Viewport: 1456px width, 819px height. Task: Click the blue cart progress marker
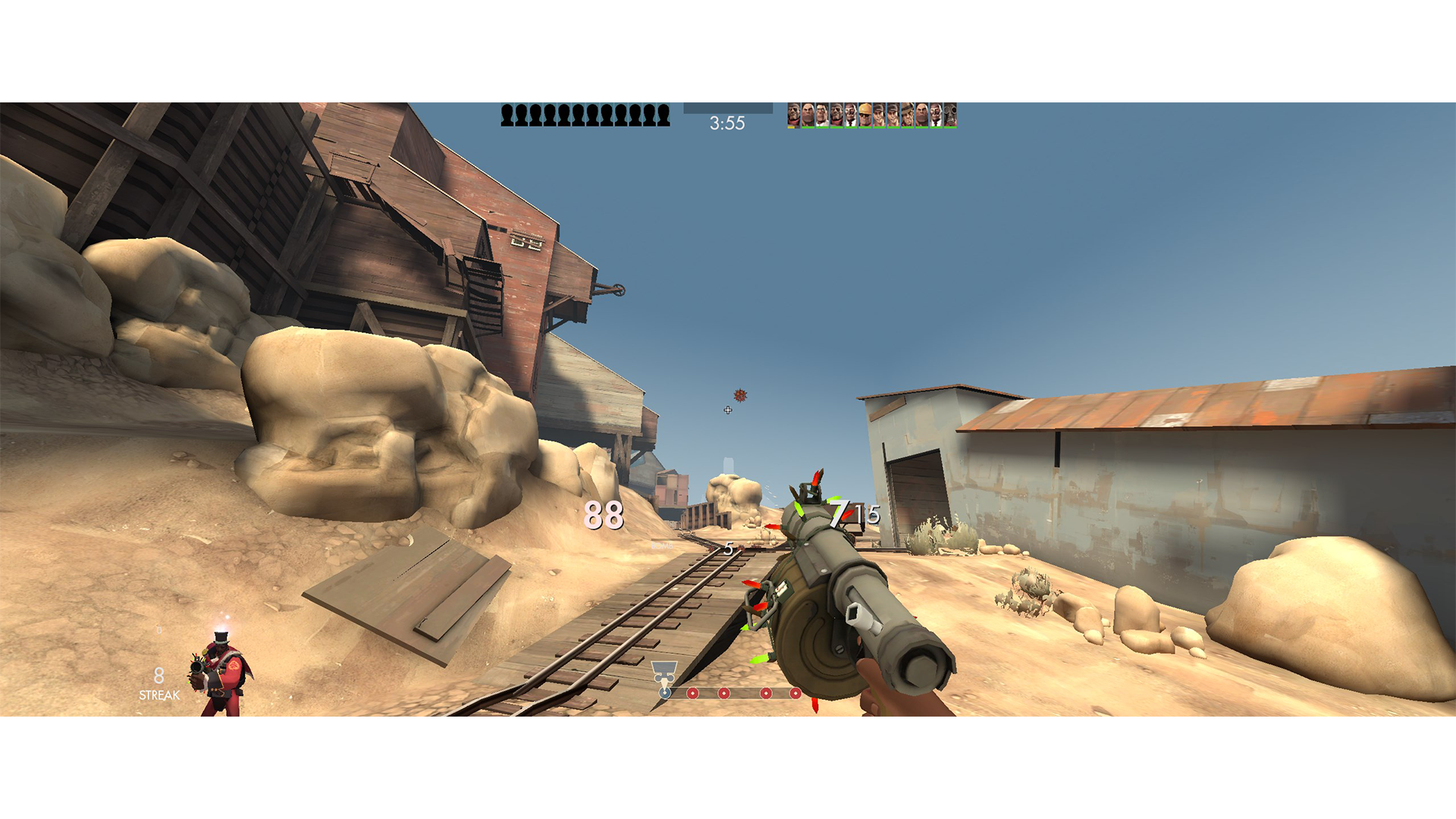click(664, 693)
